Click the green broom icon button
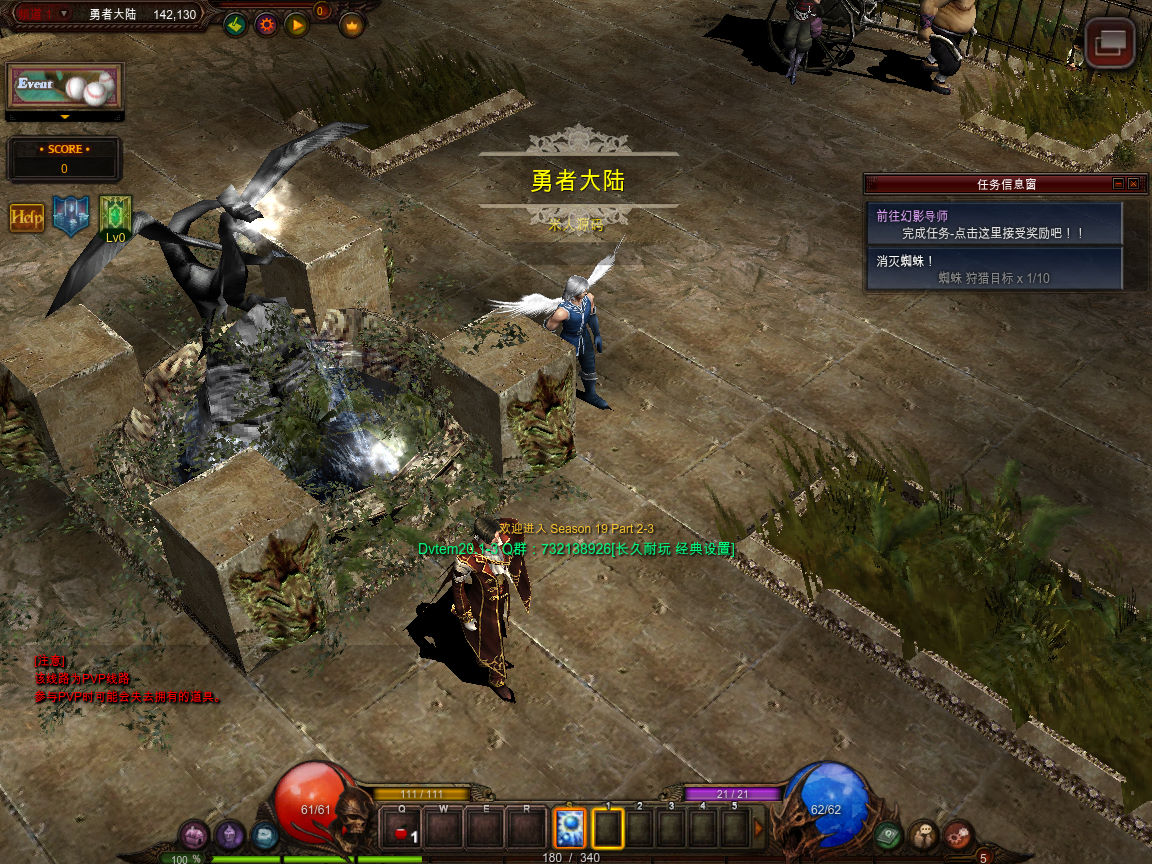Viewport: 1152px width, 864px height. click(x=235, y=25)
